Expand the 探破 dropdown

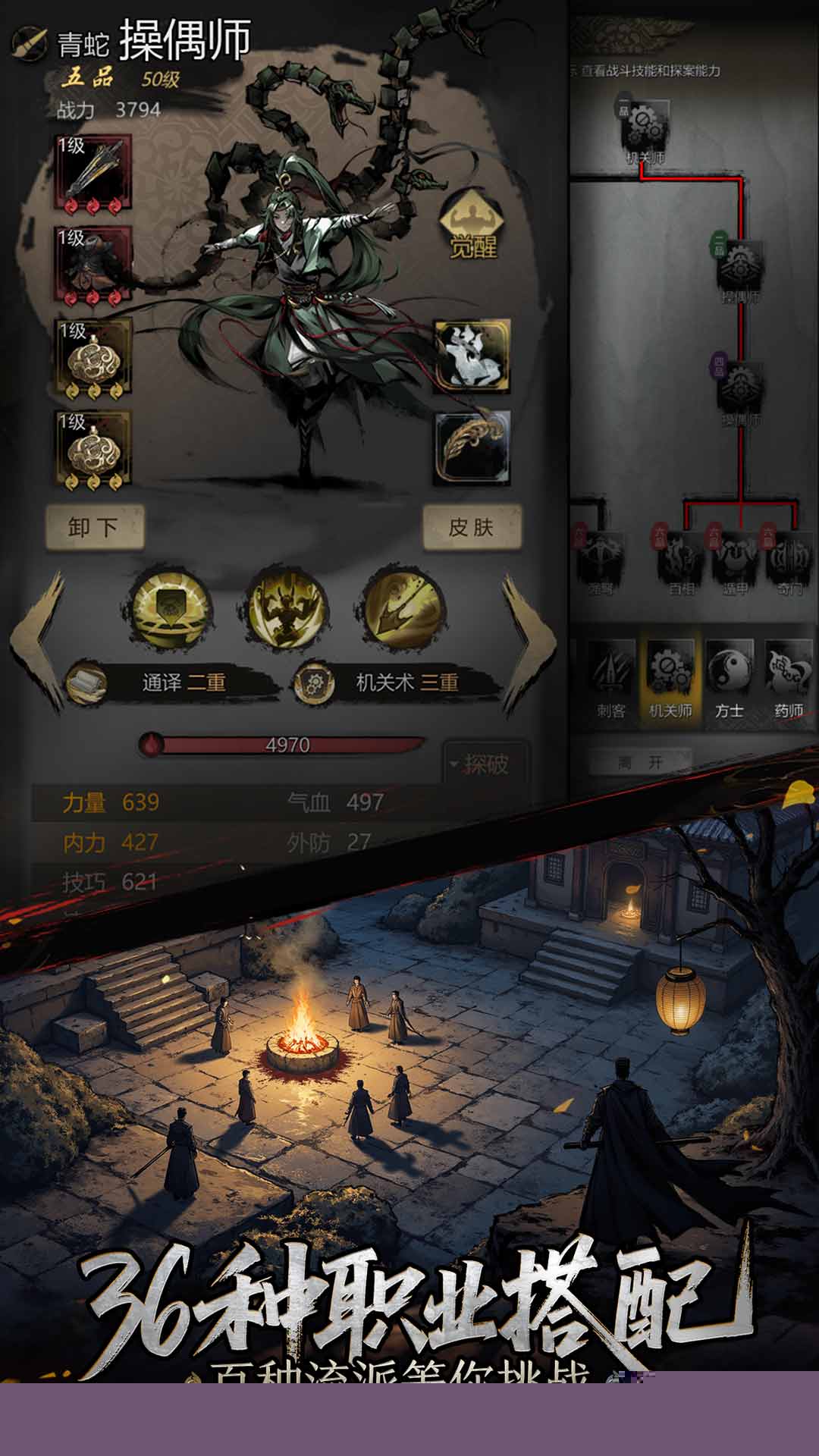(x=484, y=764)
